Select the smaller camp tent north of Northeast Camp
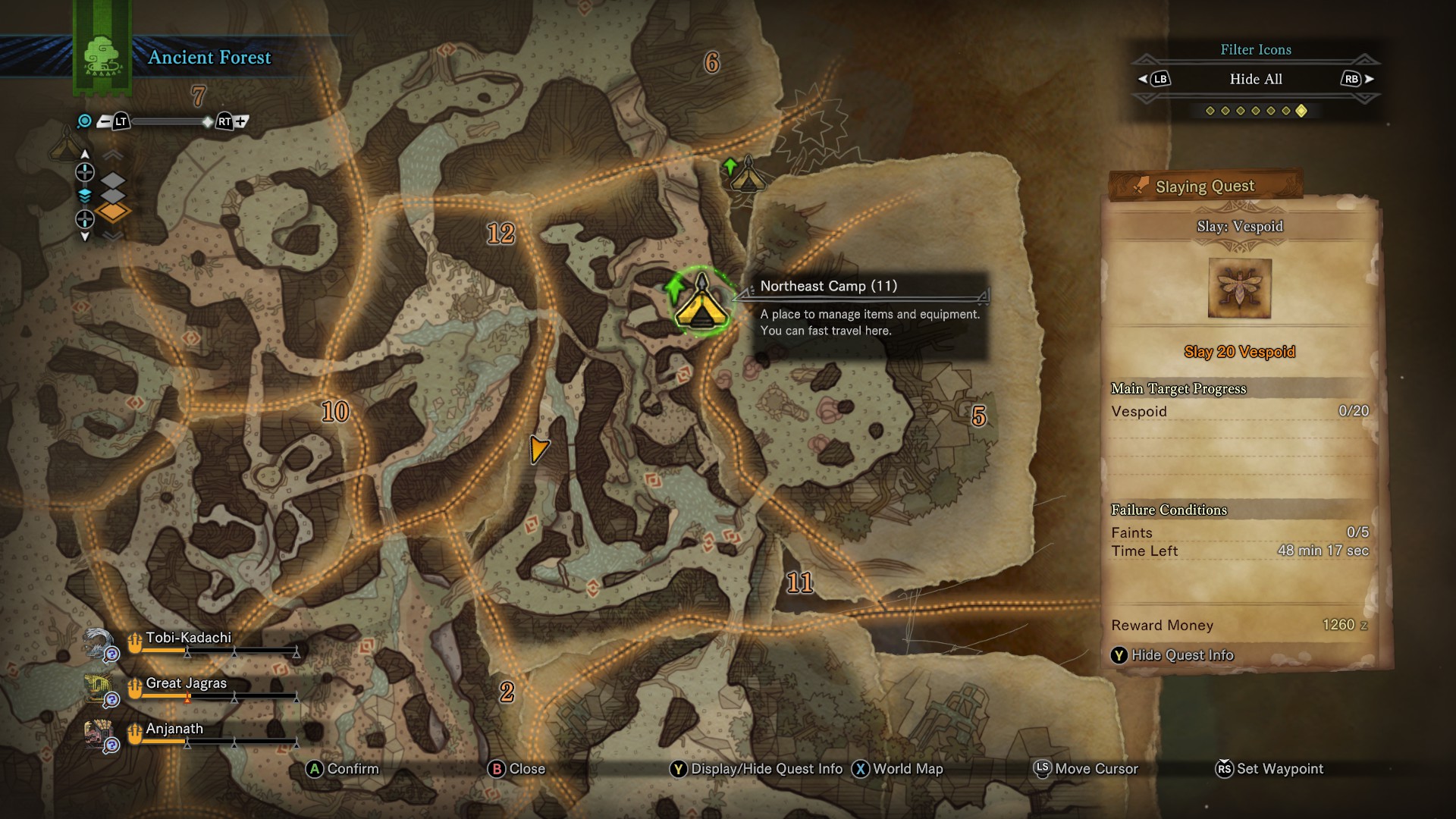The height and width of the screenshot is (819, 1456). pos(747,176)
